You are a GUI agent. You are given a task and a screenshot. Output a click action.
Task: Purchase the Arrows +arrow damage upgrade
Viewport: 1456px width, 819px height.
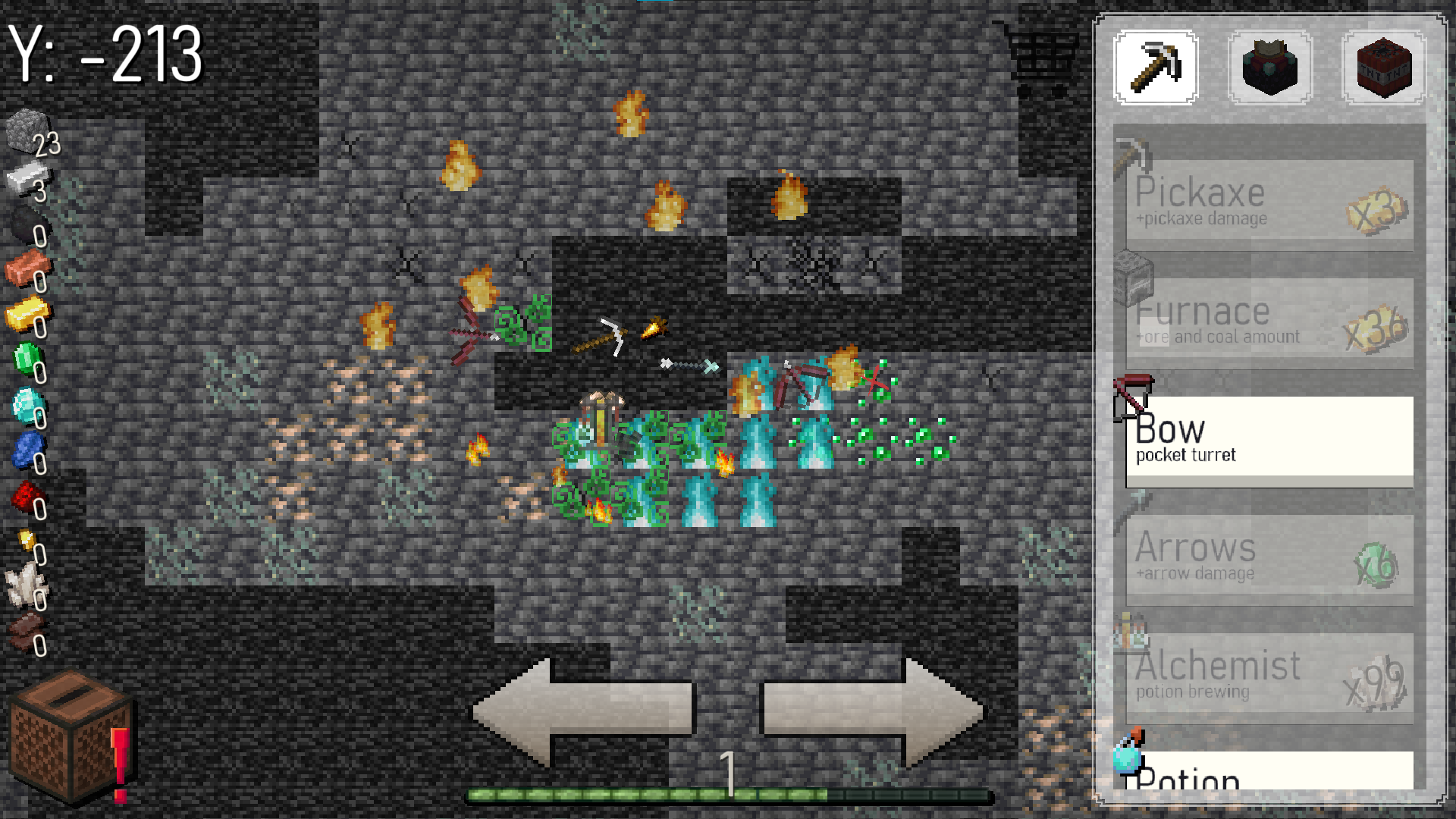click(x=1268, y=557)
